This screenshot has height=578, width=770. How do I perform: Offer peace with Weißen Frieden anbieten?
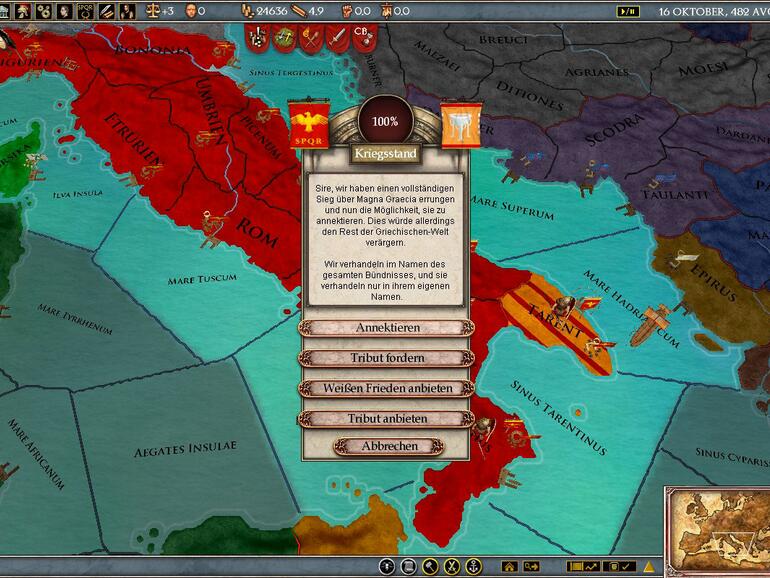click(386, 388)
